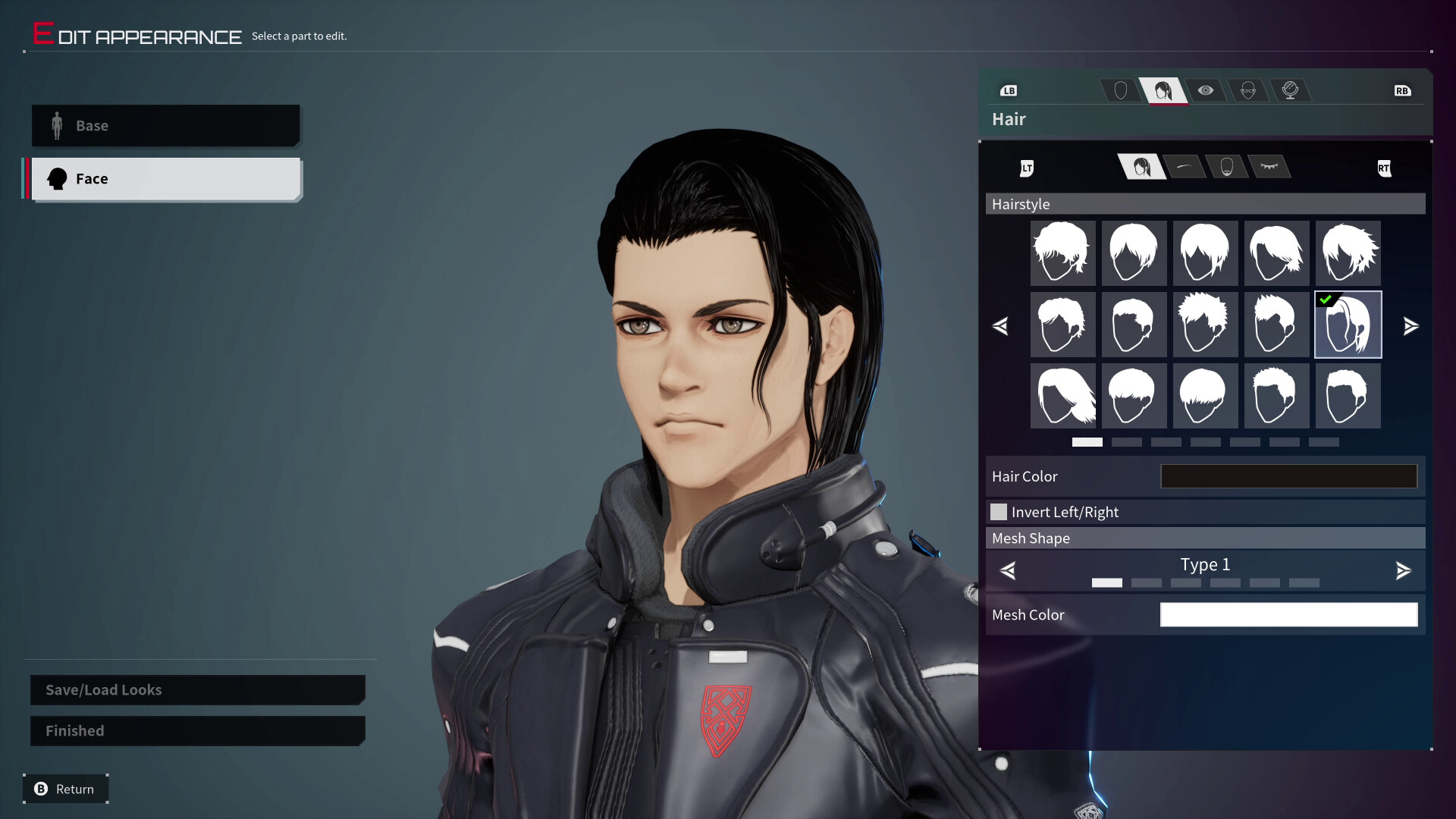Enable the Invert Left/Right checkbox
Screen dimensions: 1456x819
(999, 512)
